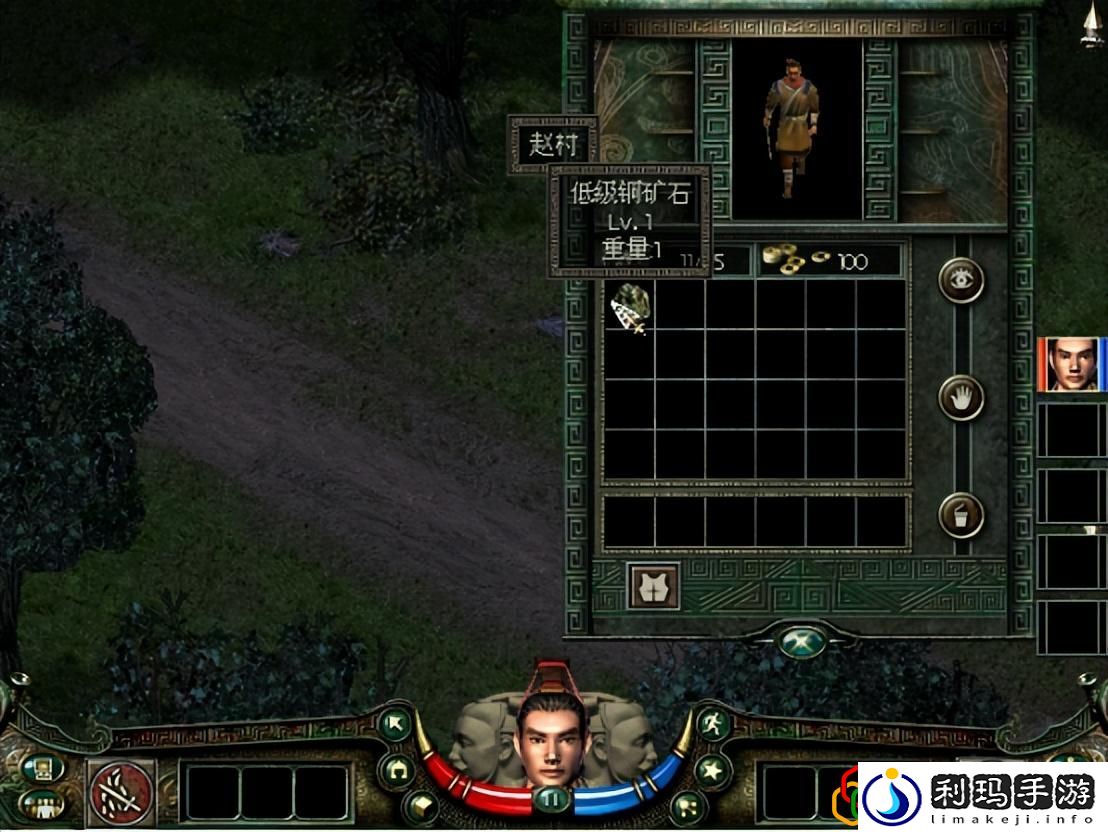This screenshot has width=1108, height=832.
Task: Click the horseshoe-shaped round button
Action: point(398,770)
